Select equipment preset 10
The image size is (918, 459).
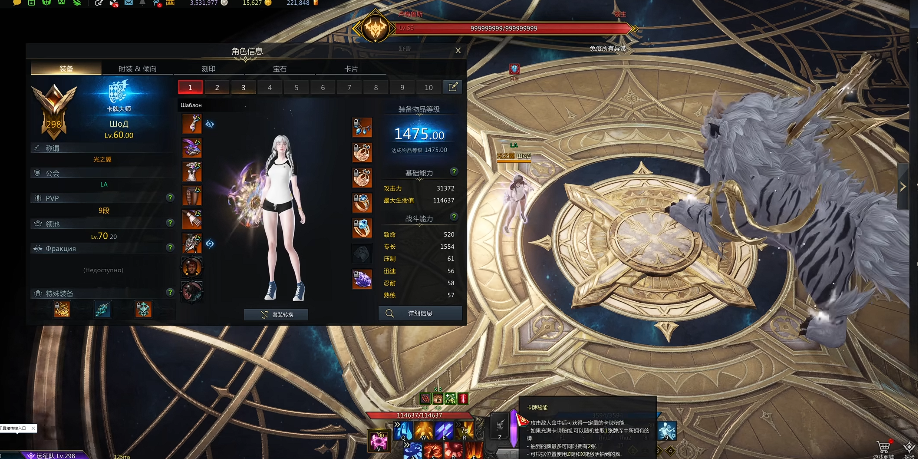click(x=429, y=87)
